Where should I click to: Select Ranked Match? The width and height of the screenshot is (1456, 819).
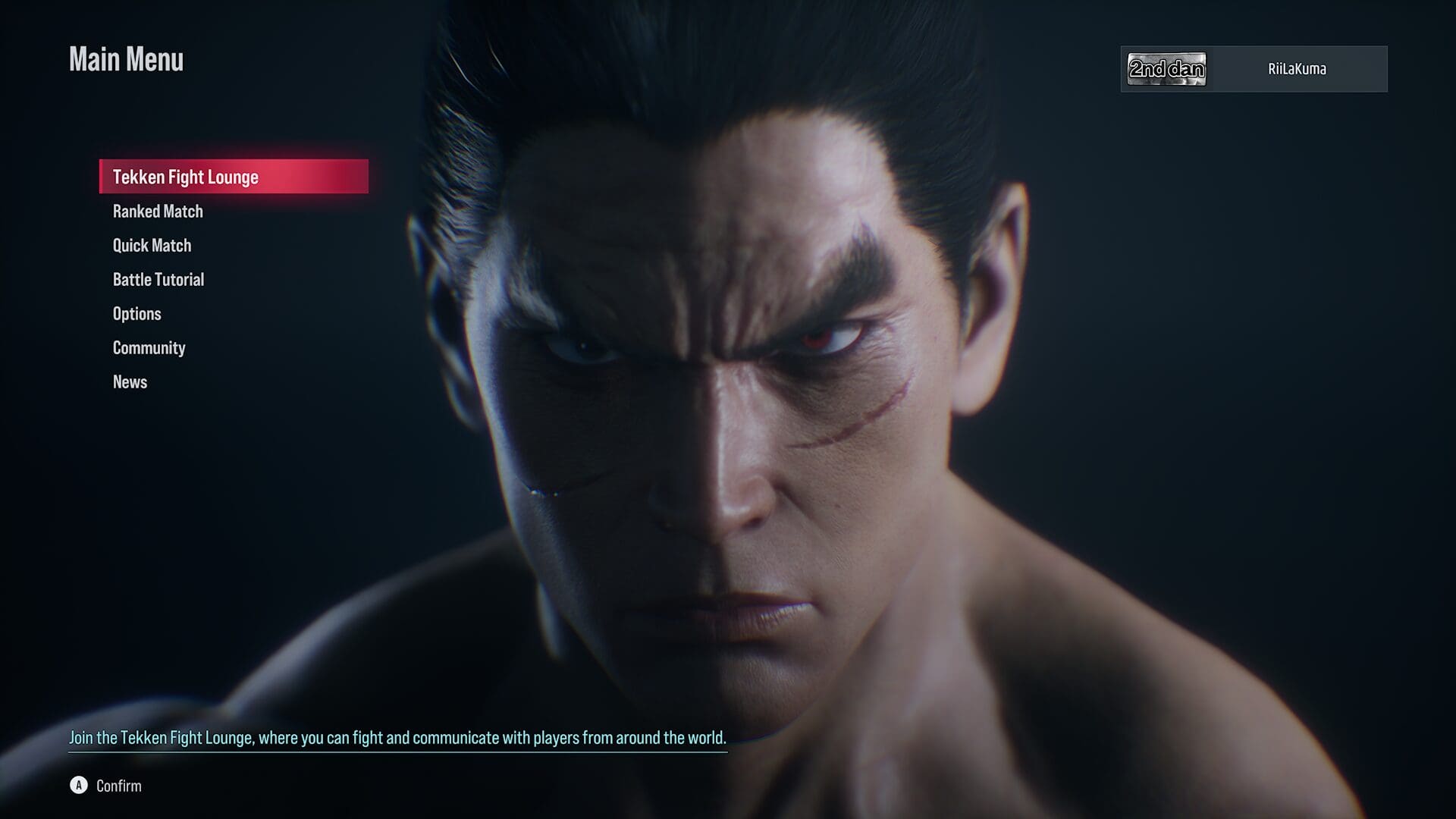pos(158,212)
